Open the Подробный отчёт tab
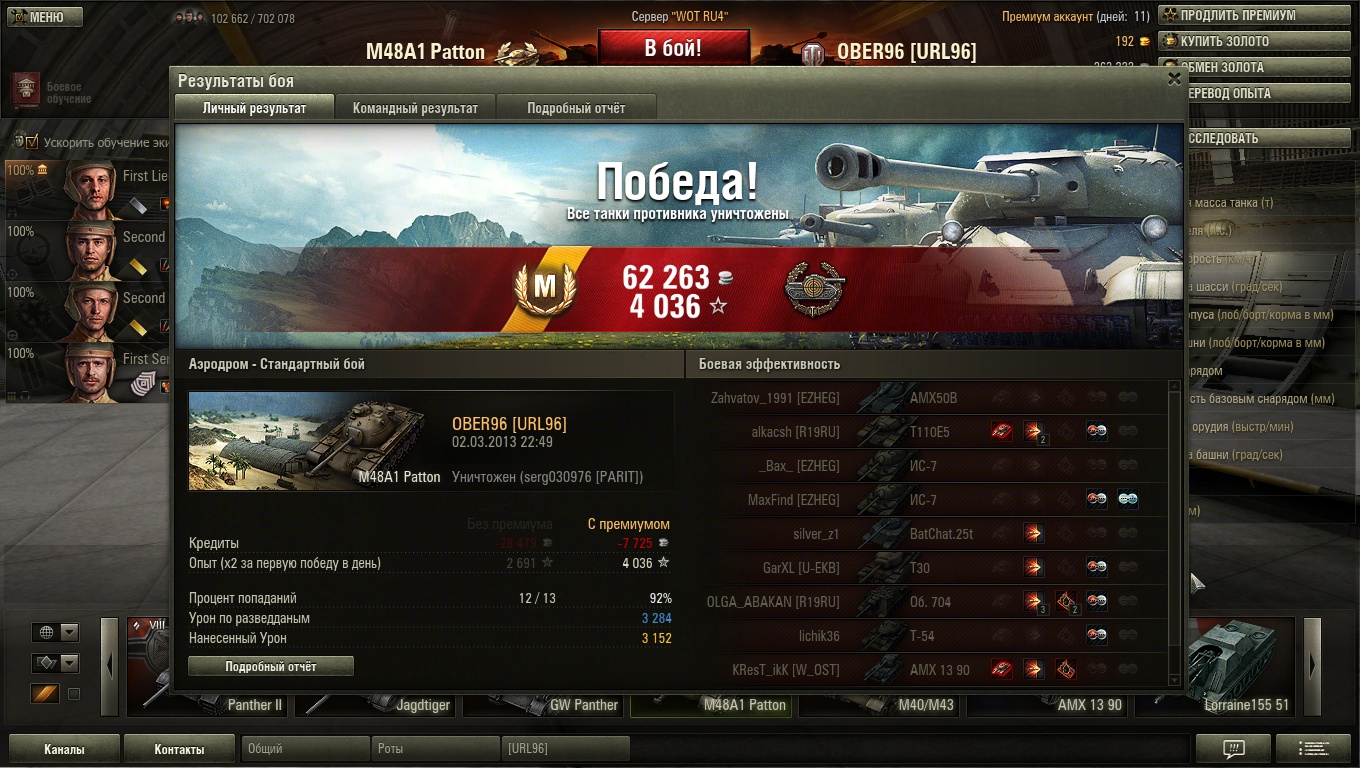Screen dimensions: 1360x768 [x=576, y=108]
